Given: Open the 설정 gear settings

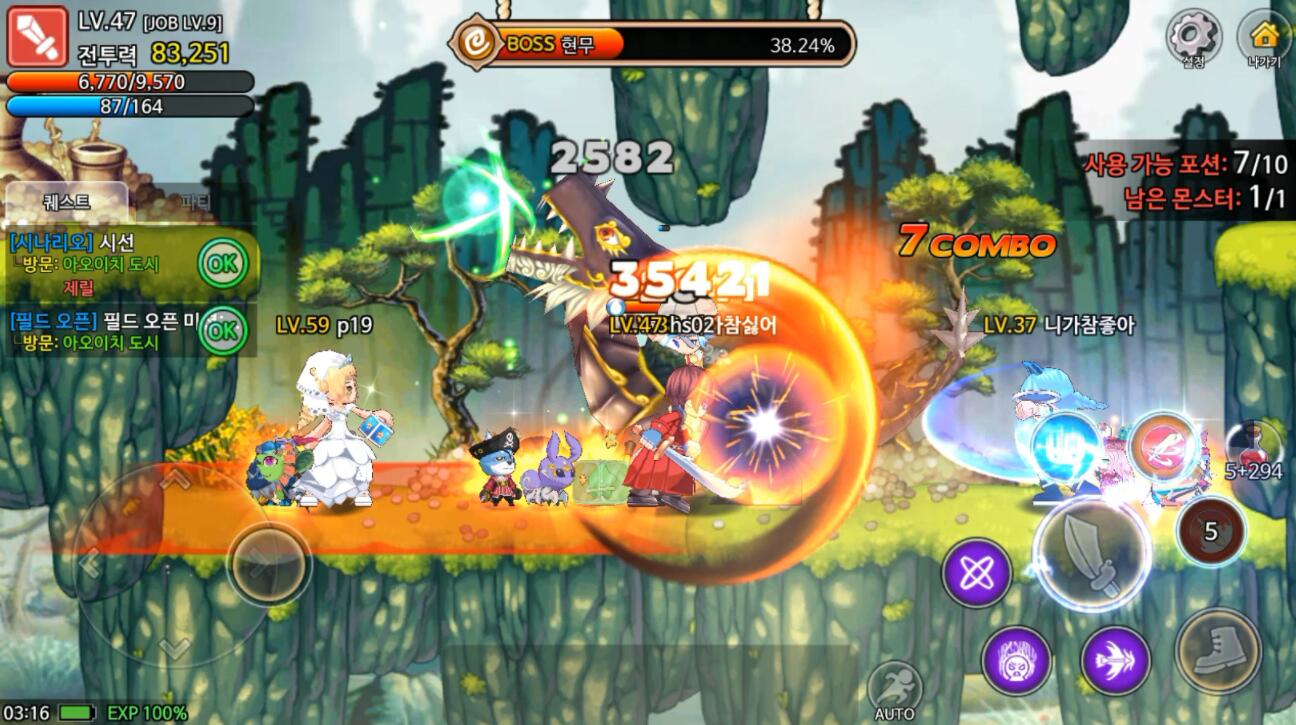Looking at the screenshot, I should click(1193, 37).
